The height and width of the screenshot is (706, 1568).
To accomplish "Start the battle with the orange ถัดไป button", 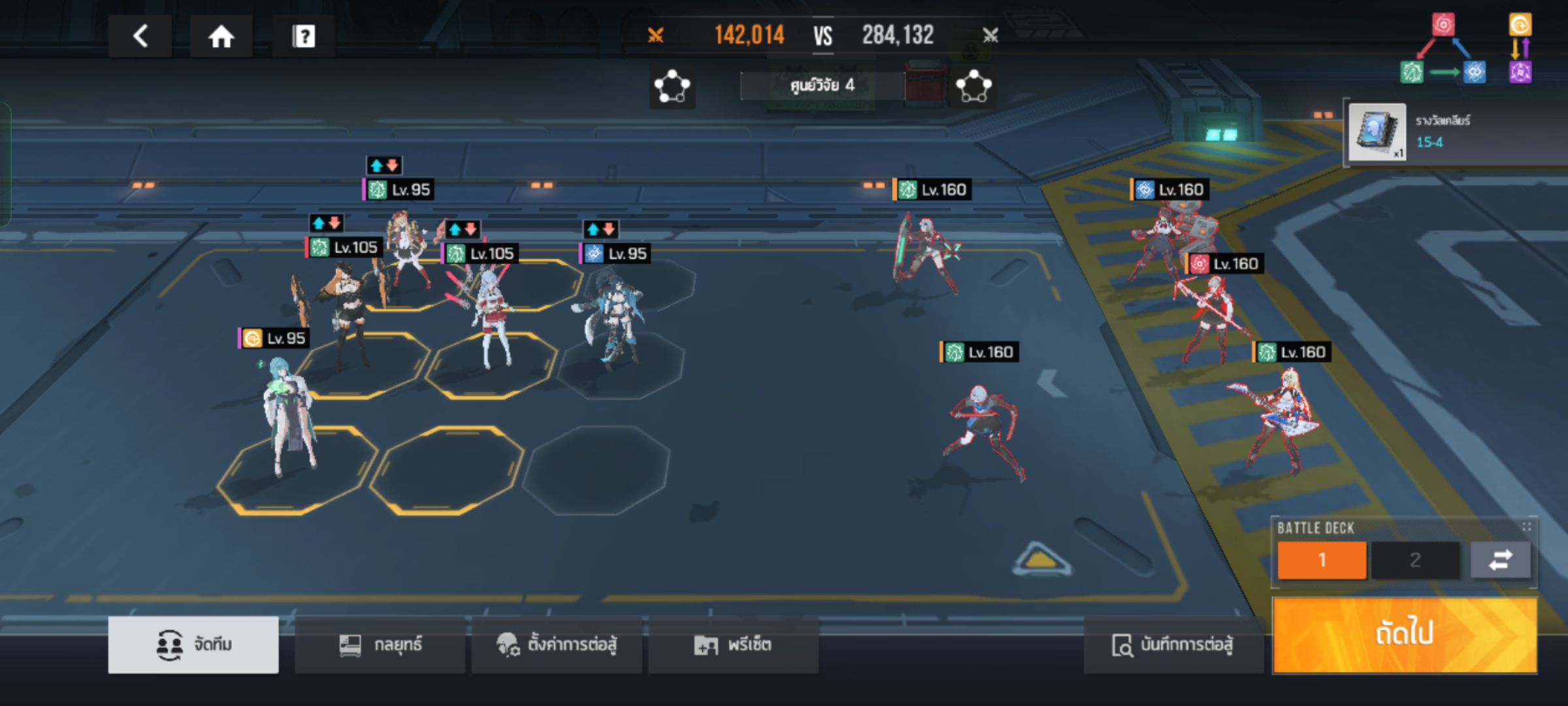I will (1405, 634).
